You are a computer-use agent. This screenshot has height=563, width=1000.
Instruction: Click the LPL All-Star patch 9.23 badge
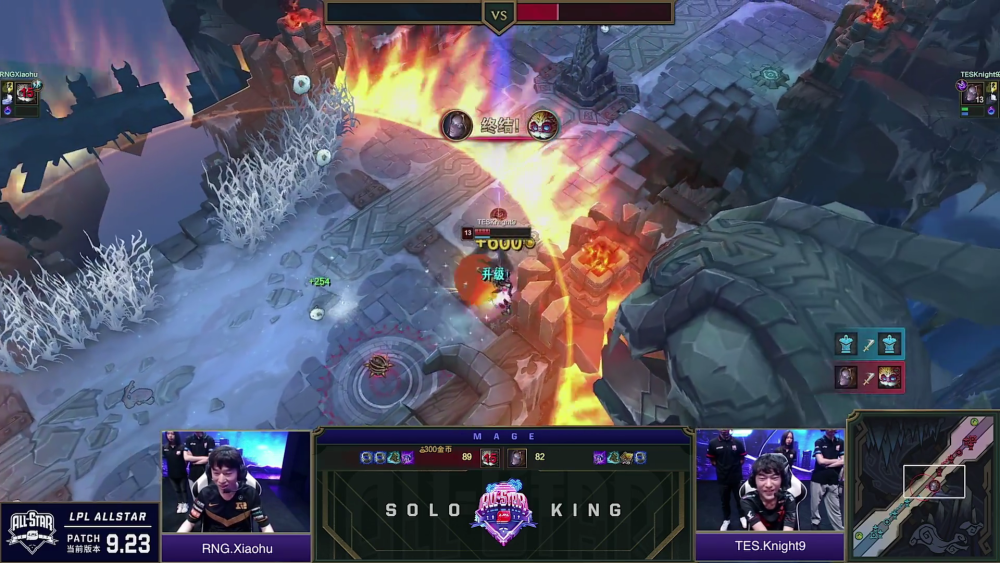tap(80, 532)
